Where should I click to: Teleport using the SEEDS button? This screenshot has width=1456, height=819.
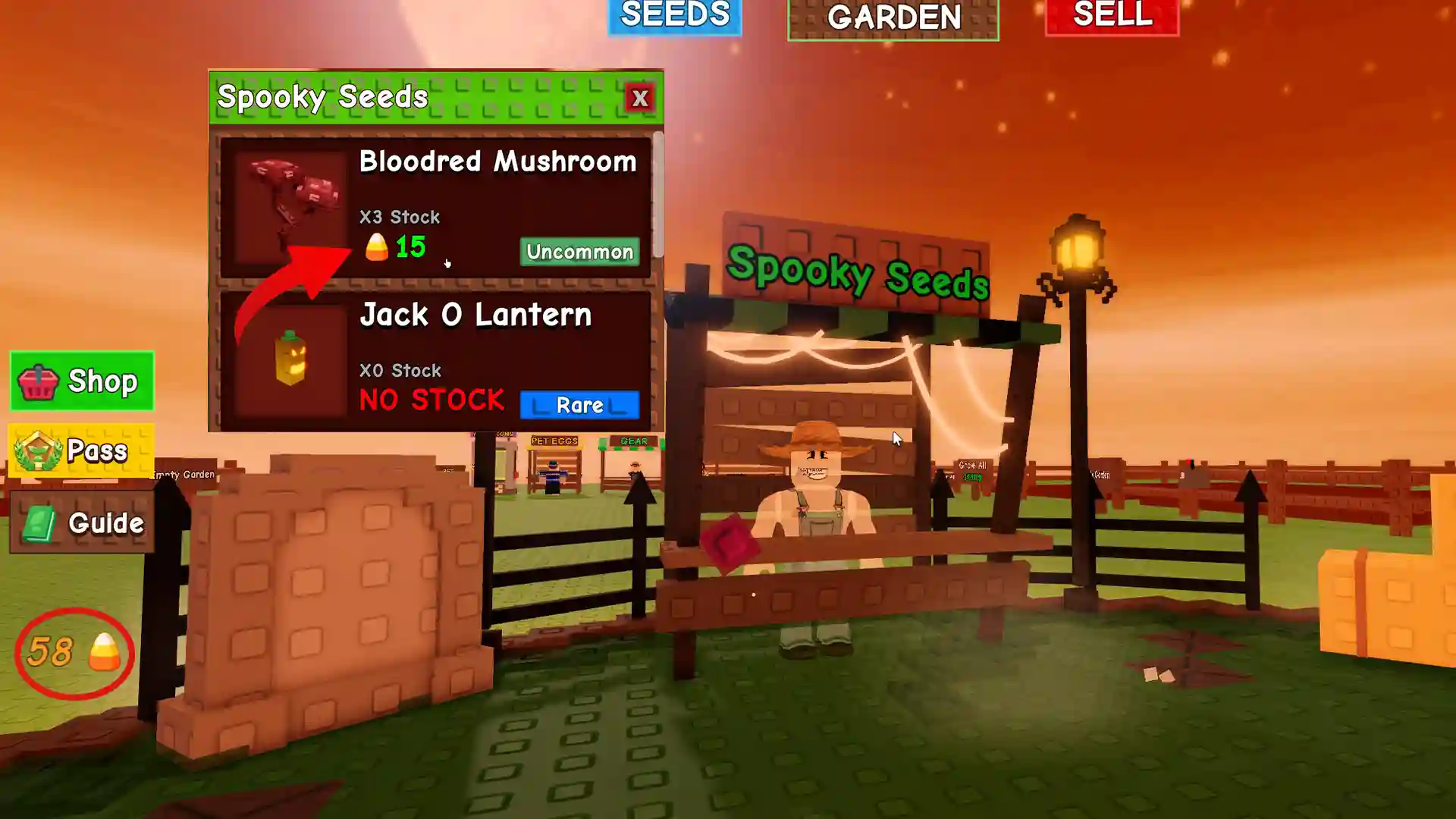(674, 17)
